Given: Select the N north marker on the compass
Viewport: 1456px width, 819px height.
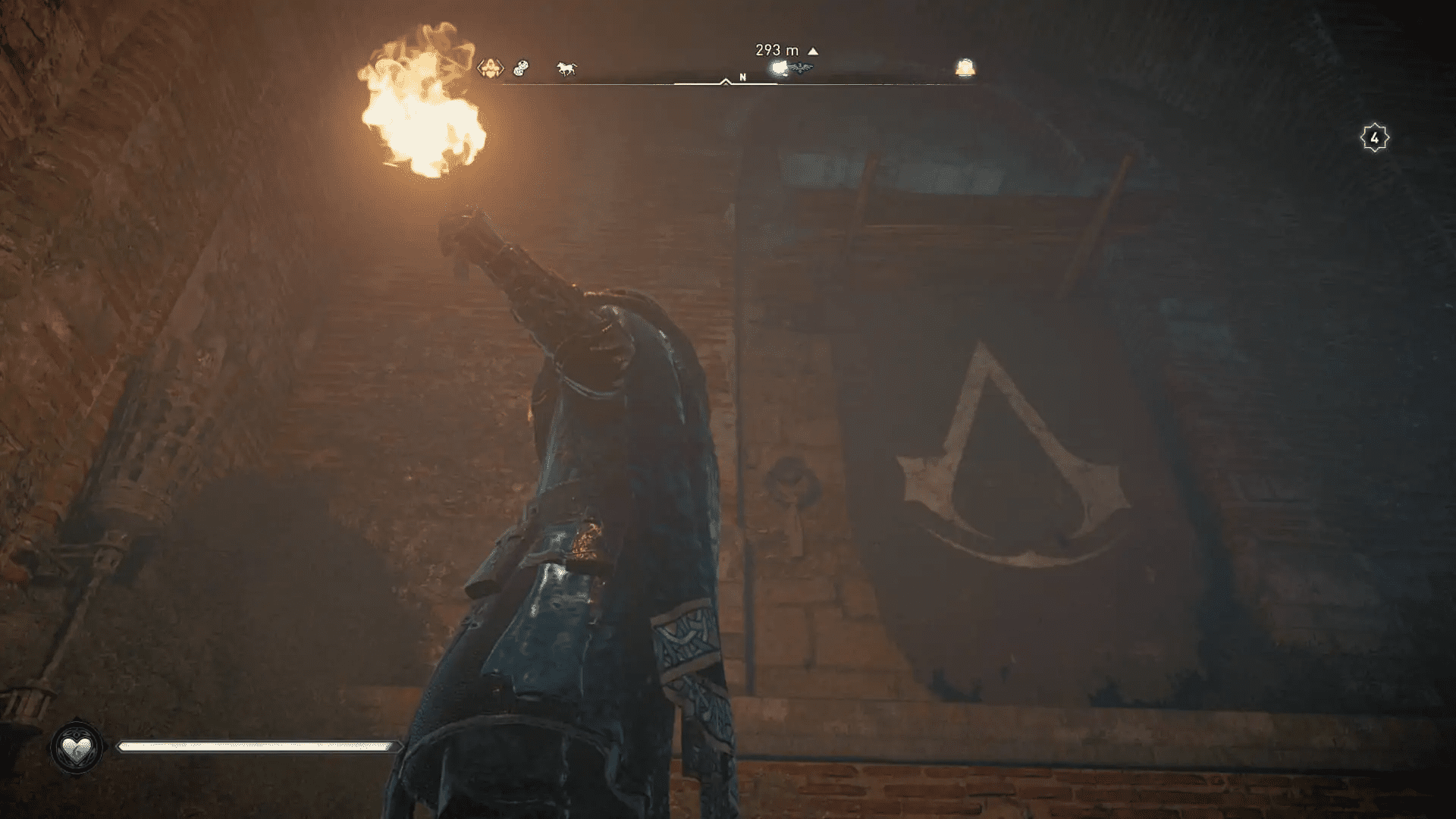Looking at the screenshot, I should pos(742,77).
